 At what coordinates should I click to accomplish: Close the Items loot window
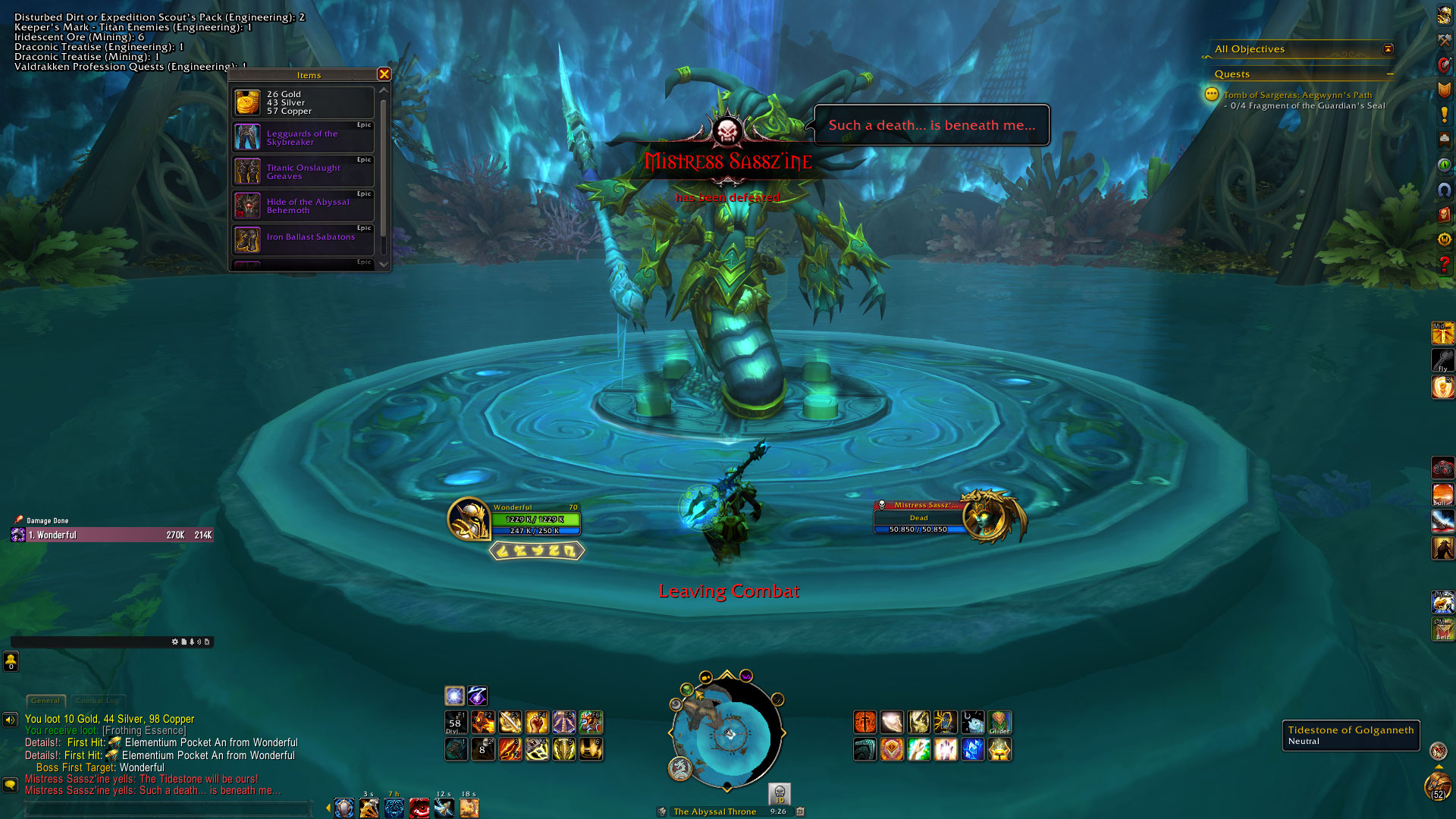(384, 74)
